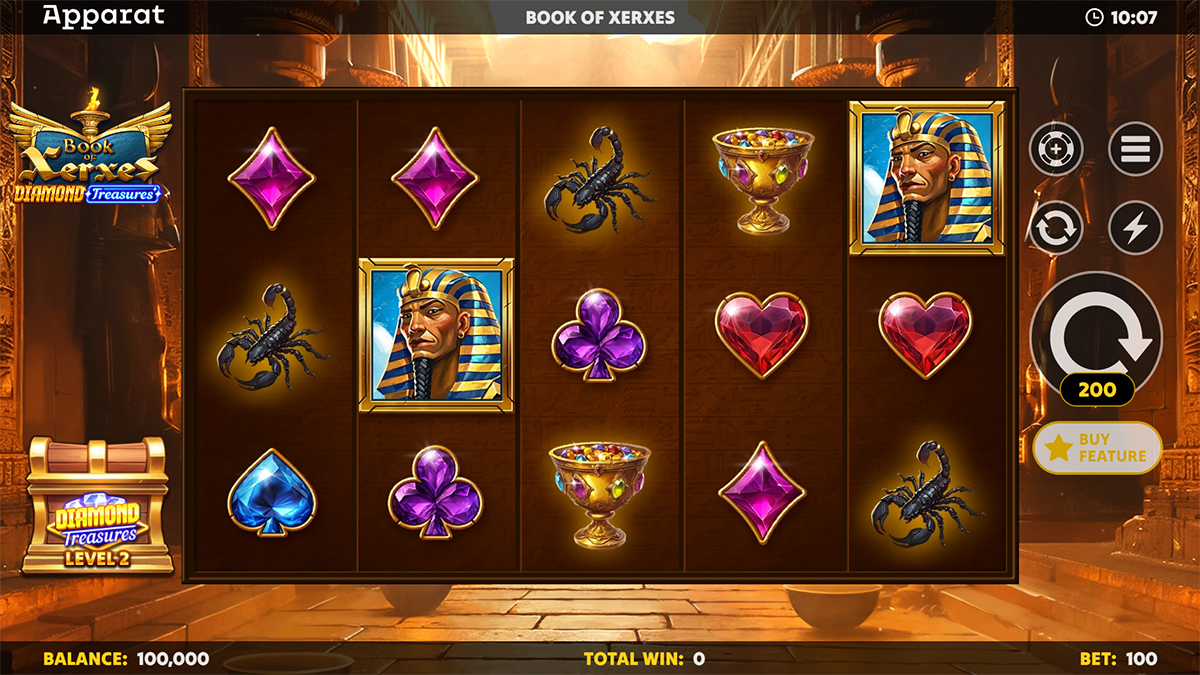Image resolution: width=1200 pixels, height=675 pixels.
Task: Open the Diamond Treasures Level 2 chest
Action: (96, 507)
